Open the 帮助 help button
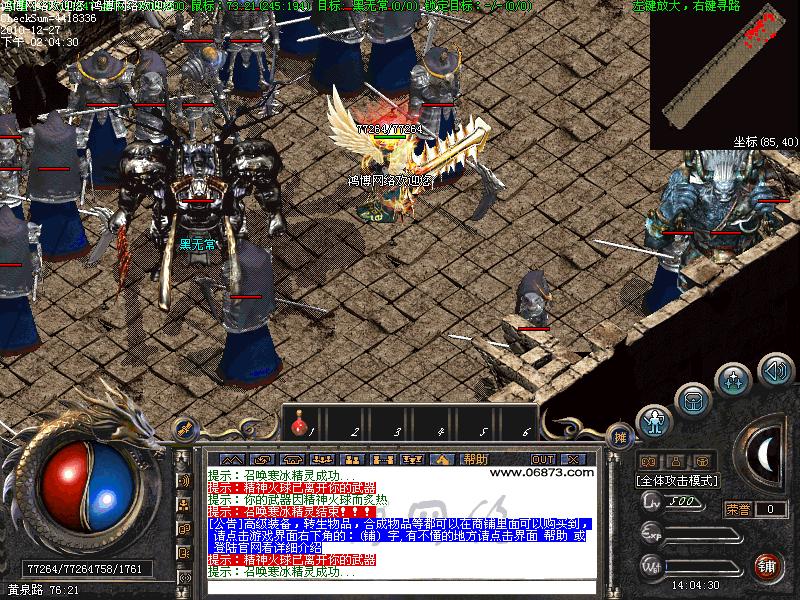800x600 pixels. tap(475, 459)
